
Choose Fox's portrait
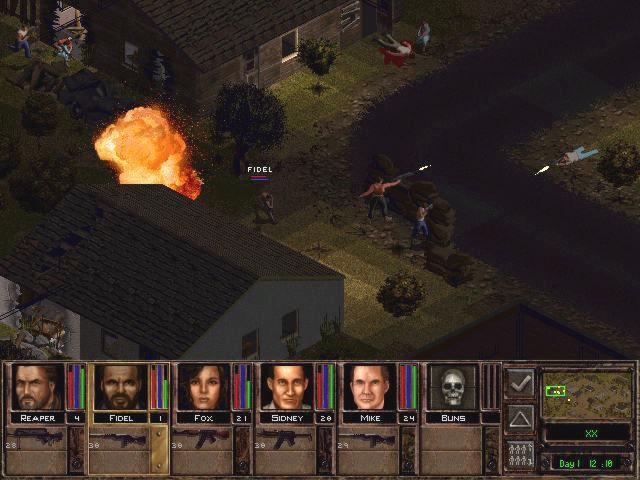[204, 387]
